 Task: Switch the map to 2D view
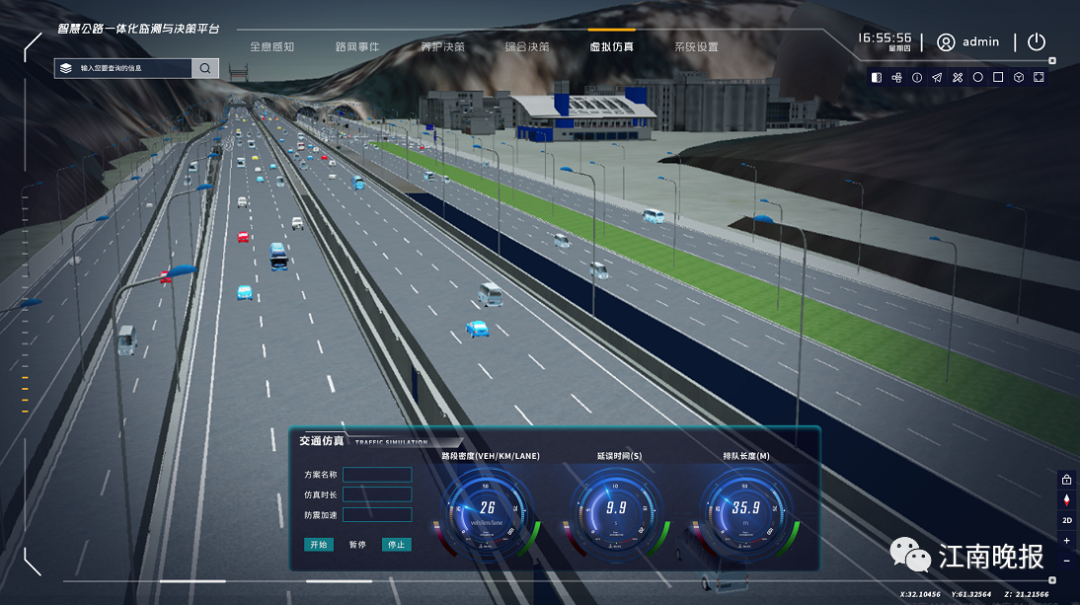coord(1067,520)
